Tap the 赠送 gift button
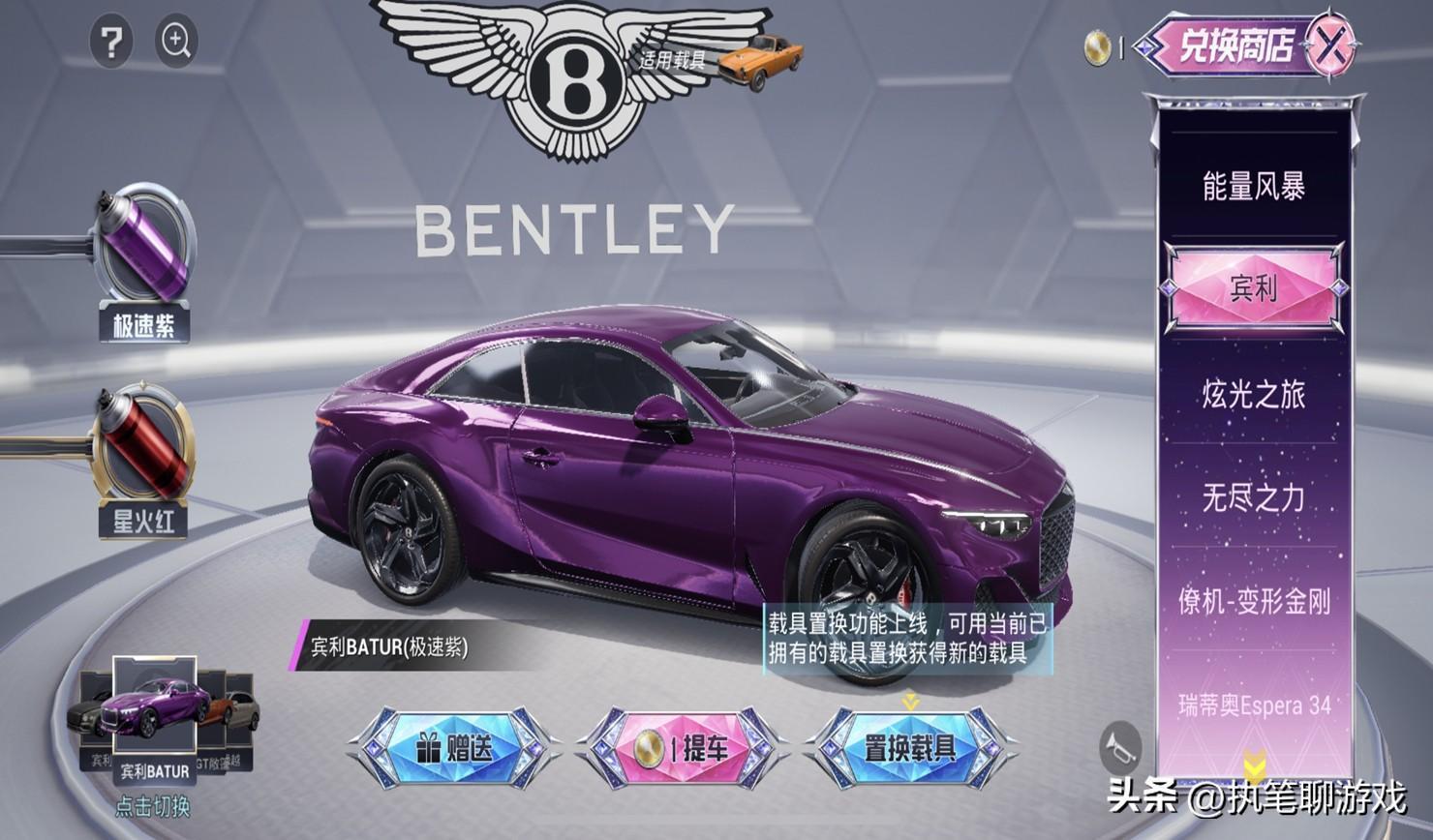Image resolution: width=1433 pixels, height=840 pixels. click(x=453, y=747)
